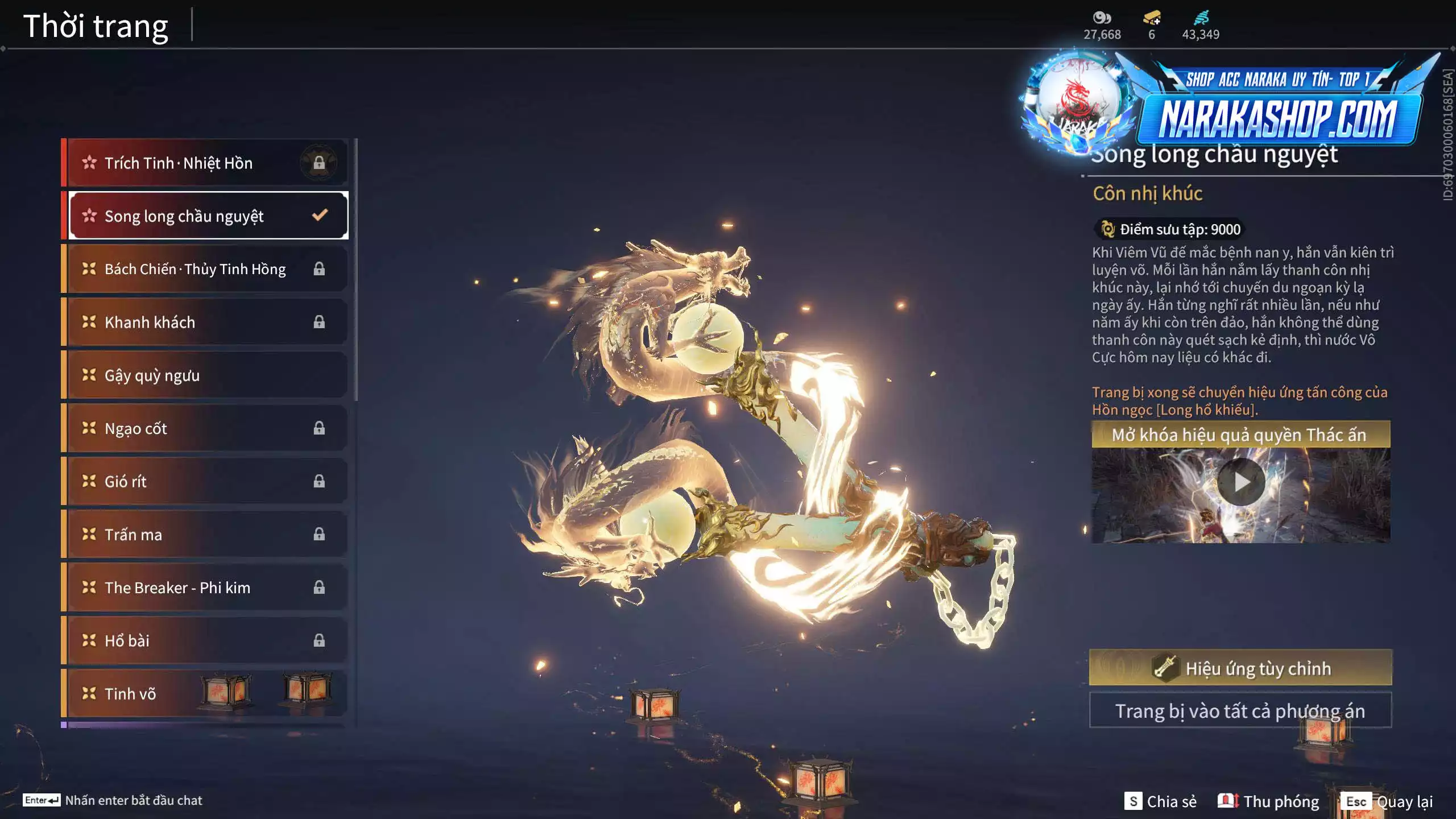Play the Thác ấn effect preview video

point(1240,483)
